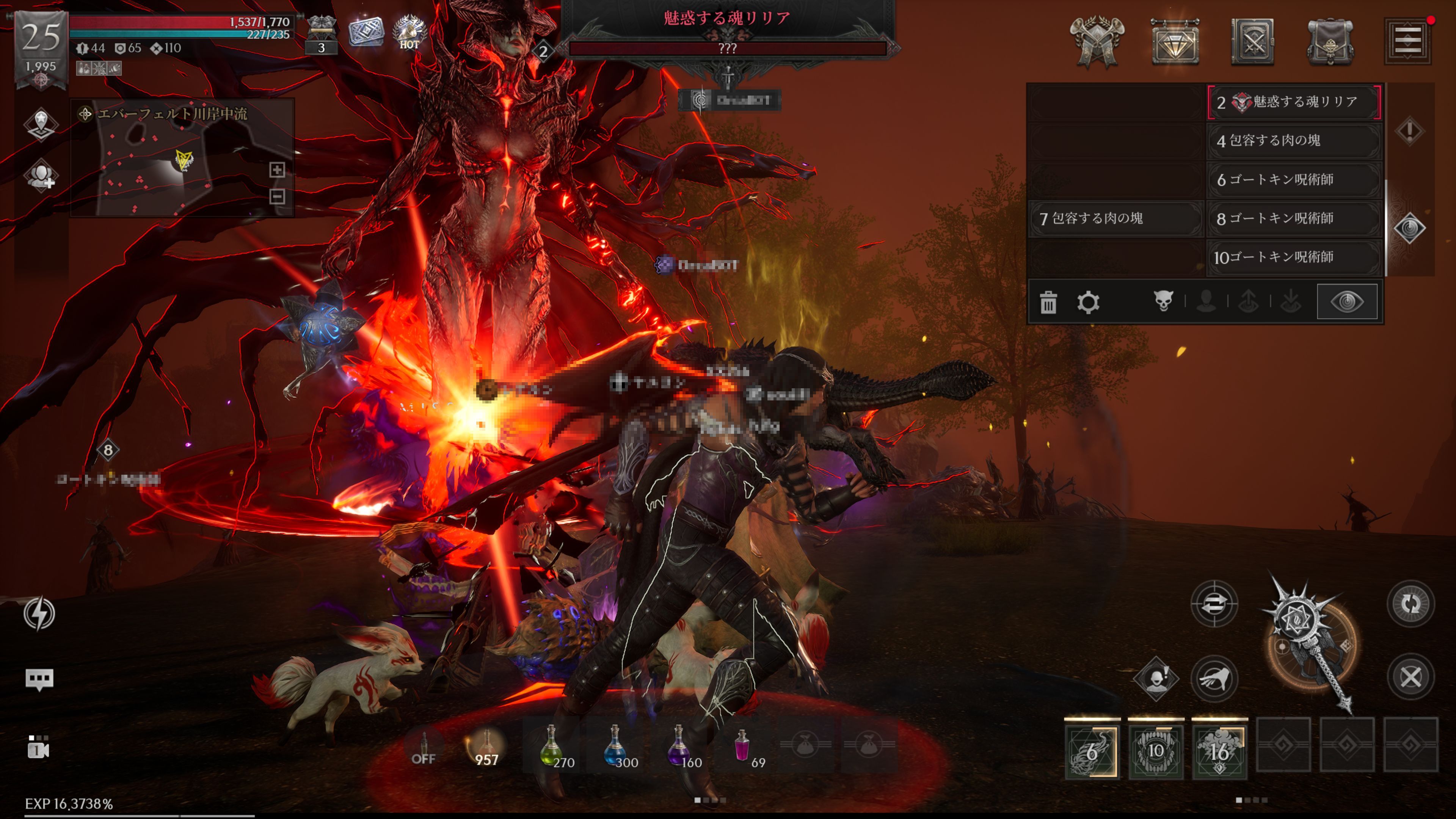
Task: Select target 魅惑する魂リリア in list
Action: (1294, 102)
